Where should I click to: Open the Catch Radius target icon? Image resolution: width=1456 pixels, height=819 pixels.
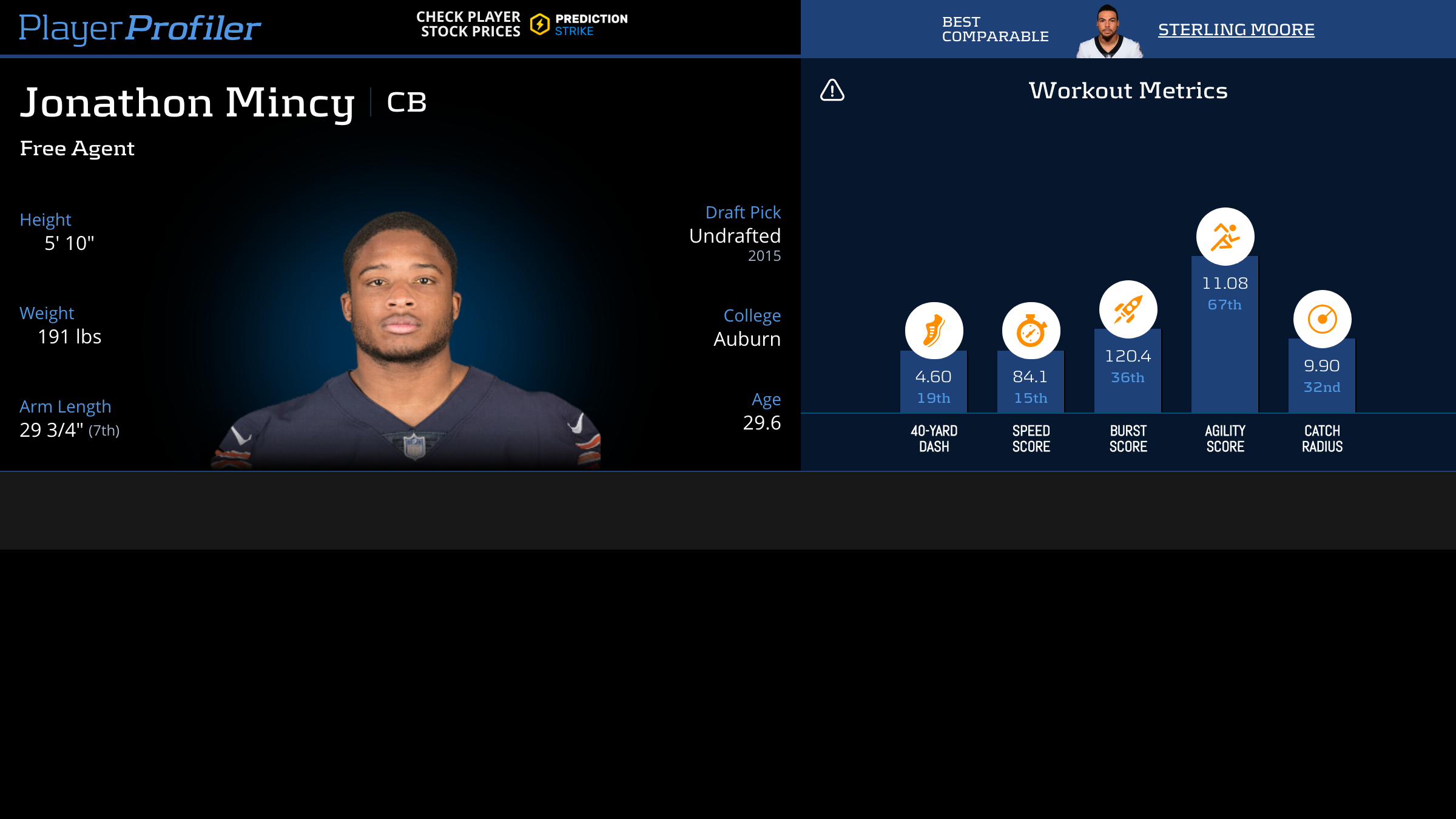click(1322, 319)
